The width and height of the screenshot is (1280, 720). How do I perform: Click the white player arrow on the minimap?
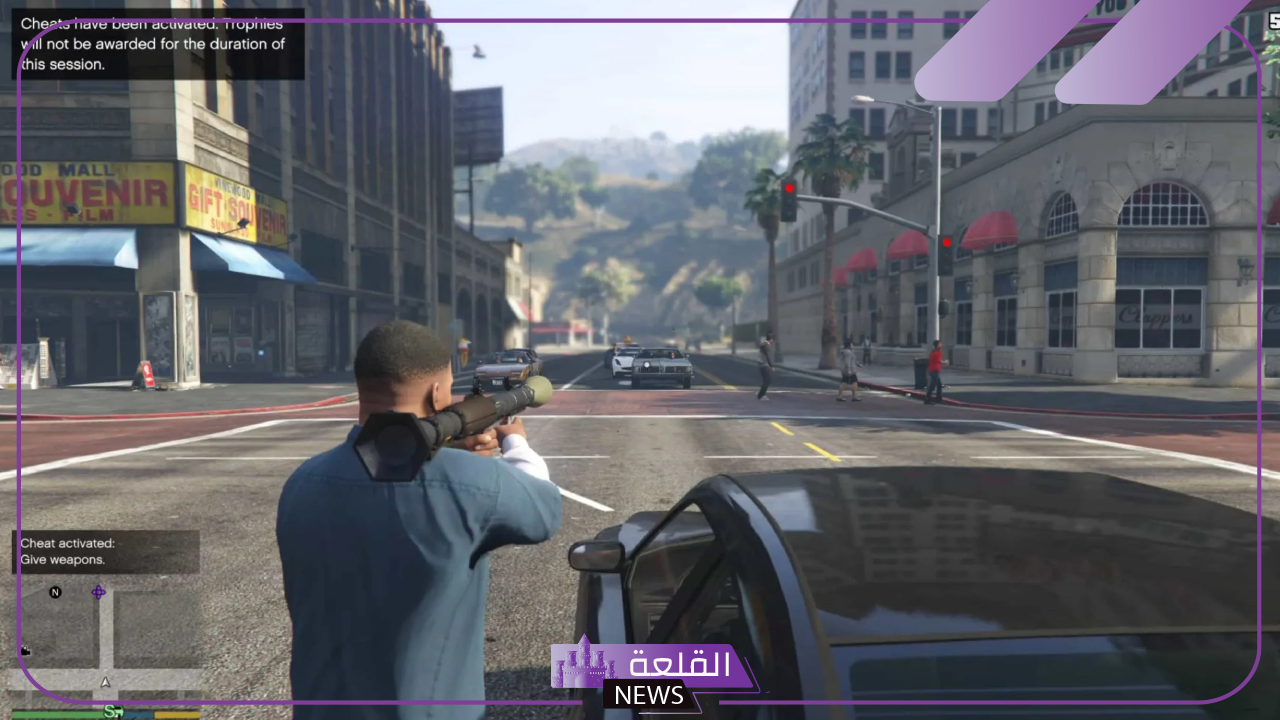click(x=105, y=682)
